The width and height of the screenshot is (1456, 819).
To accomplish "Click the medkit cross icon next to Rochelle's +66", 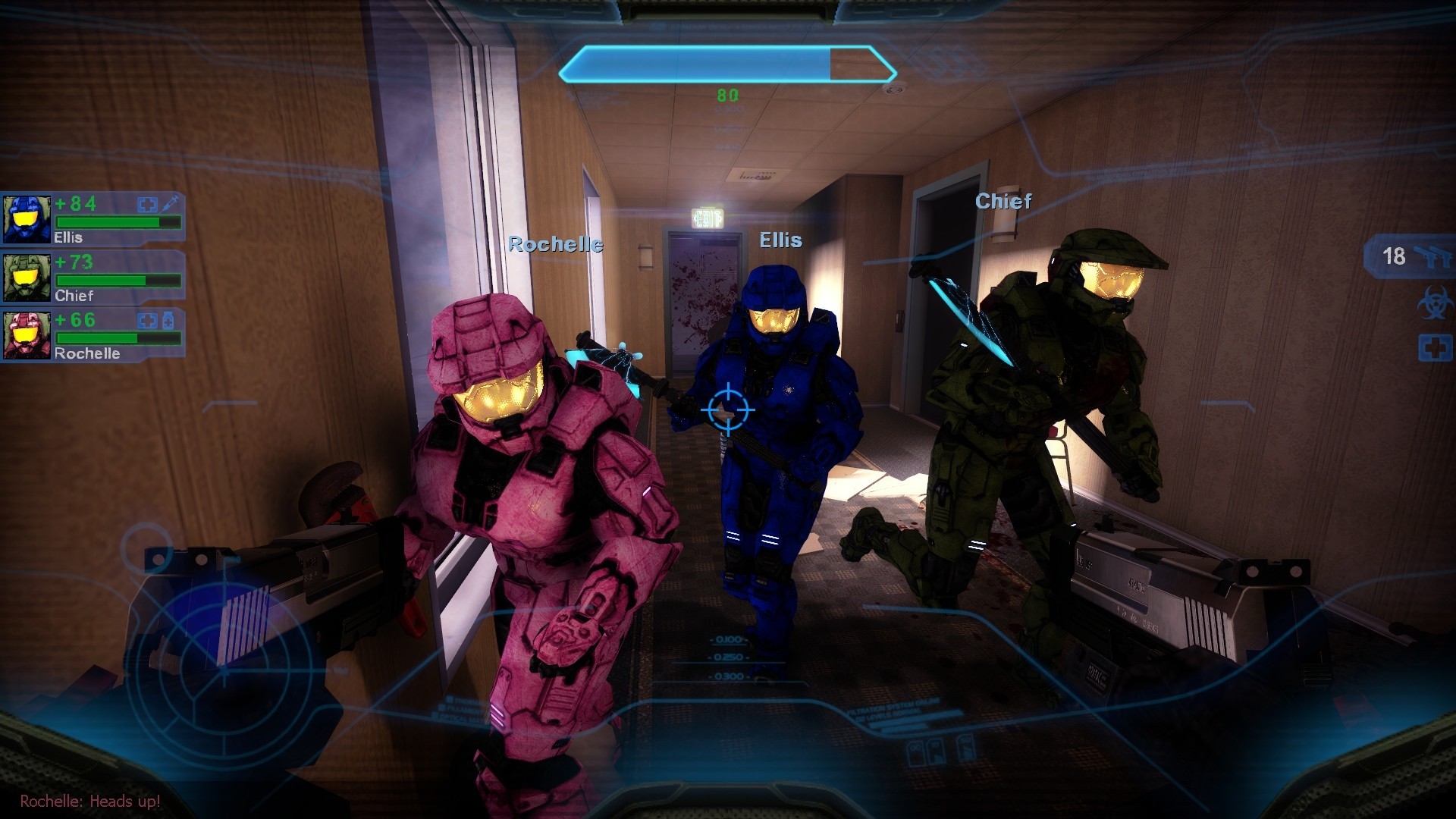I will coord(149,321).
